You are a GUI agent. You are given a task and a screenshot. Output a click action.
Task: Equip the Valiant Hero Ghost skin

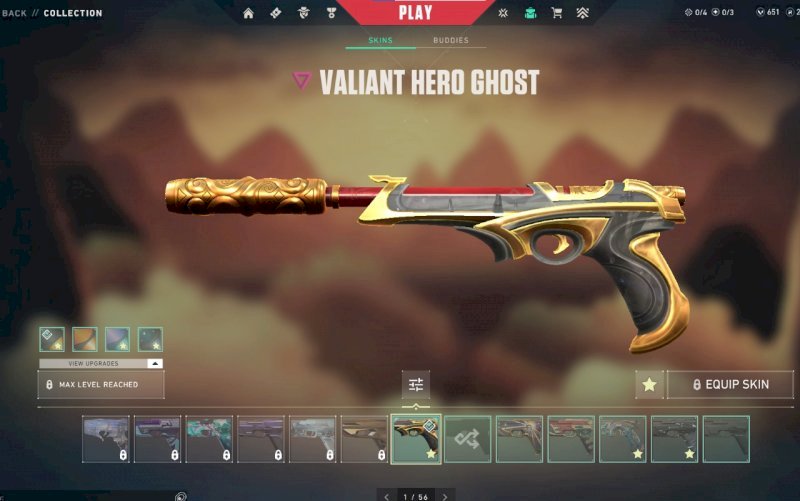coord(730,384)
